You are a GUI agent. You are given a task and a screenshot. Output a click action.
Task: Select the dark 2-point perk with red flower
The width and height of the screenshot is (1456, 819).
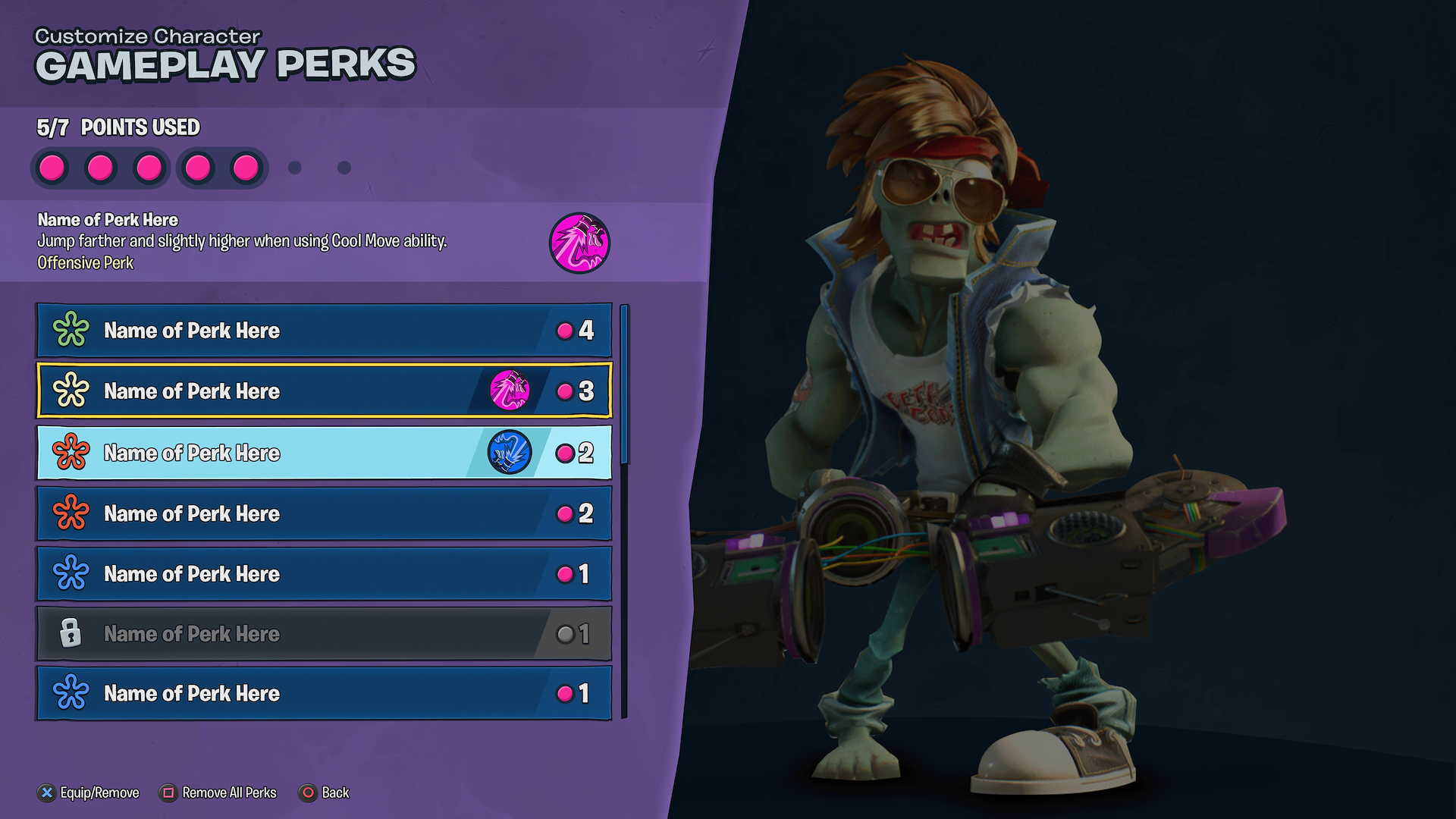point(324,513)
